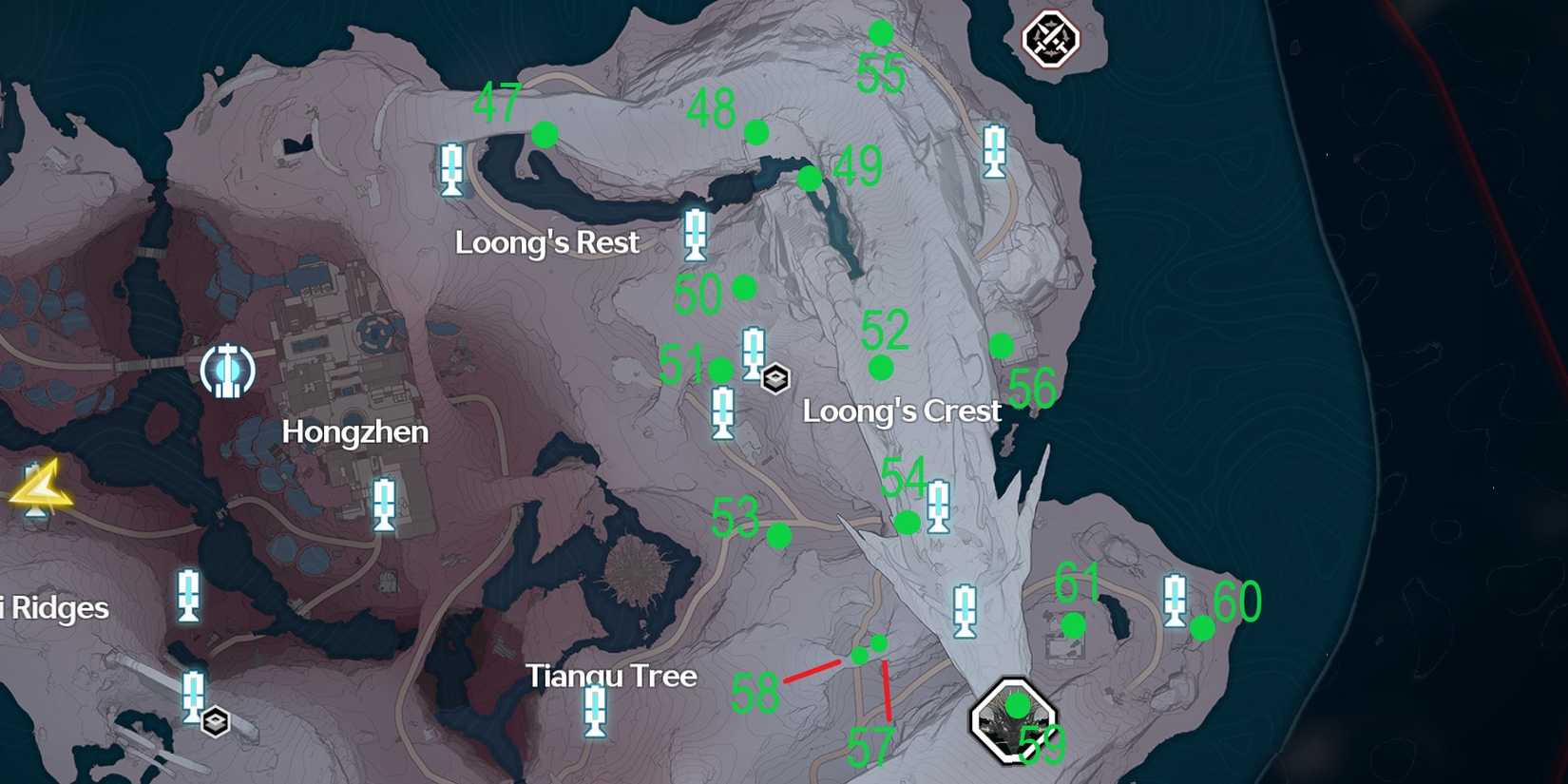Select the Loong's Crest location label
Screen dimensions: 1568x784
click(901, 411)
